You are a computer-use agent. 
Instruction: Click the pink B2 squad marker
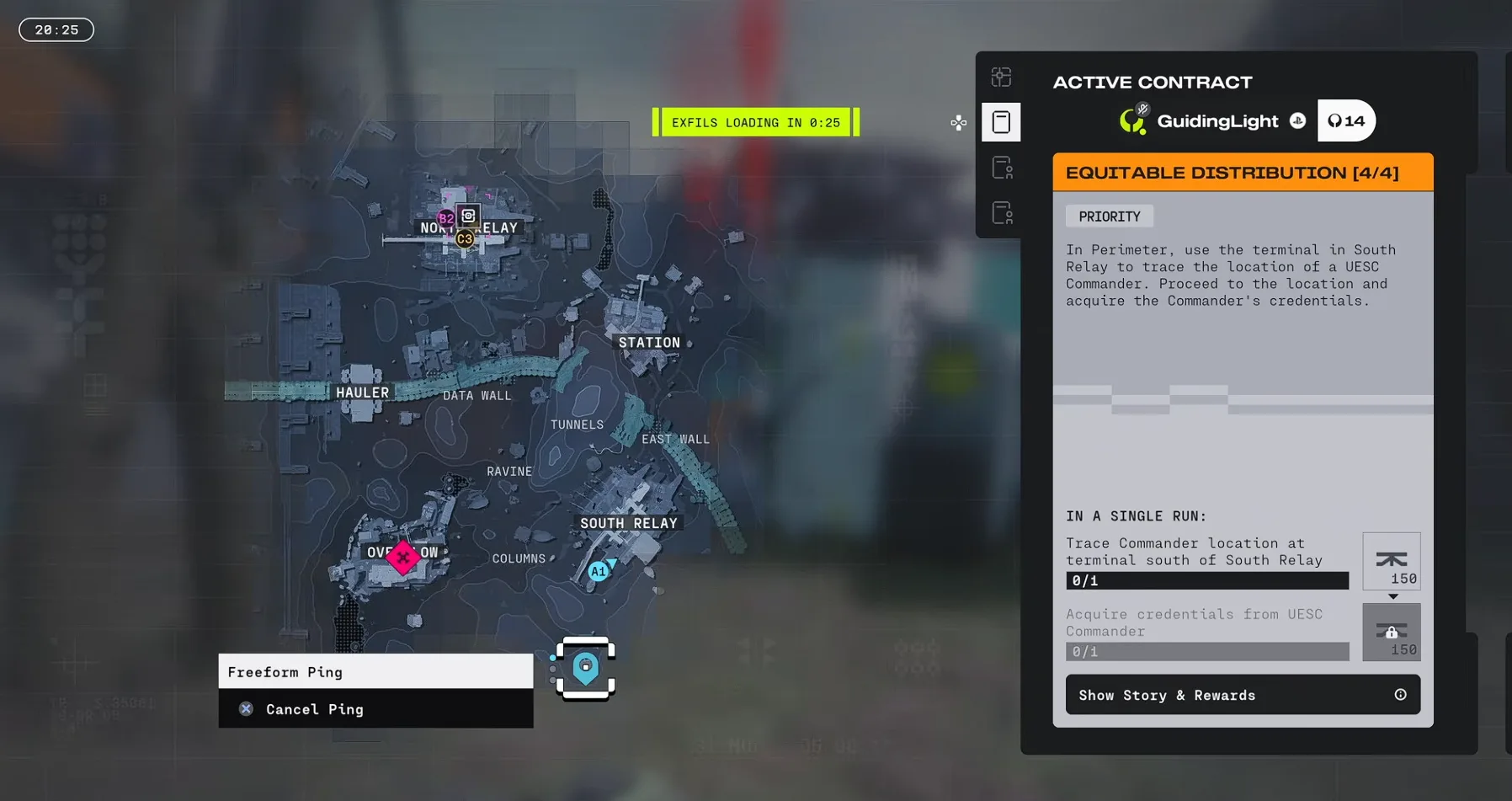(x=445, y=219)
